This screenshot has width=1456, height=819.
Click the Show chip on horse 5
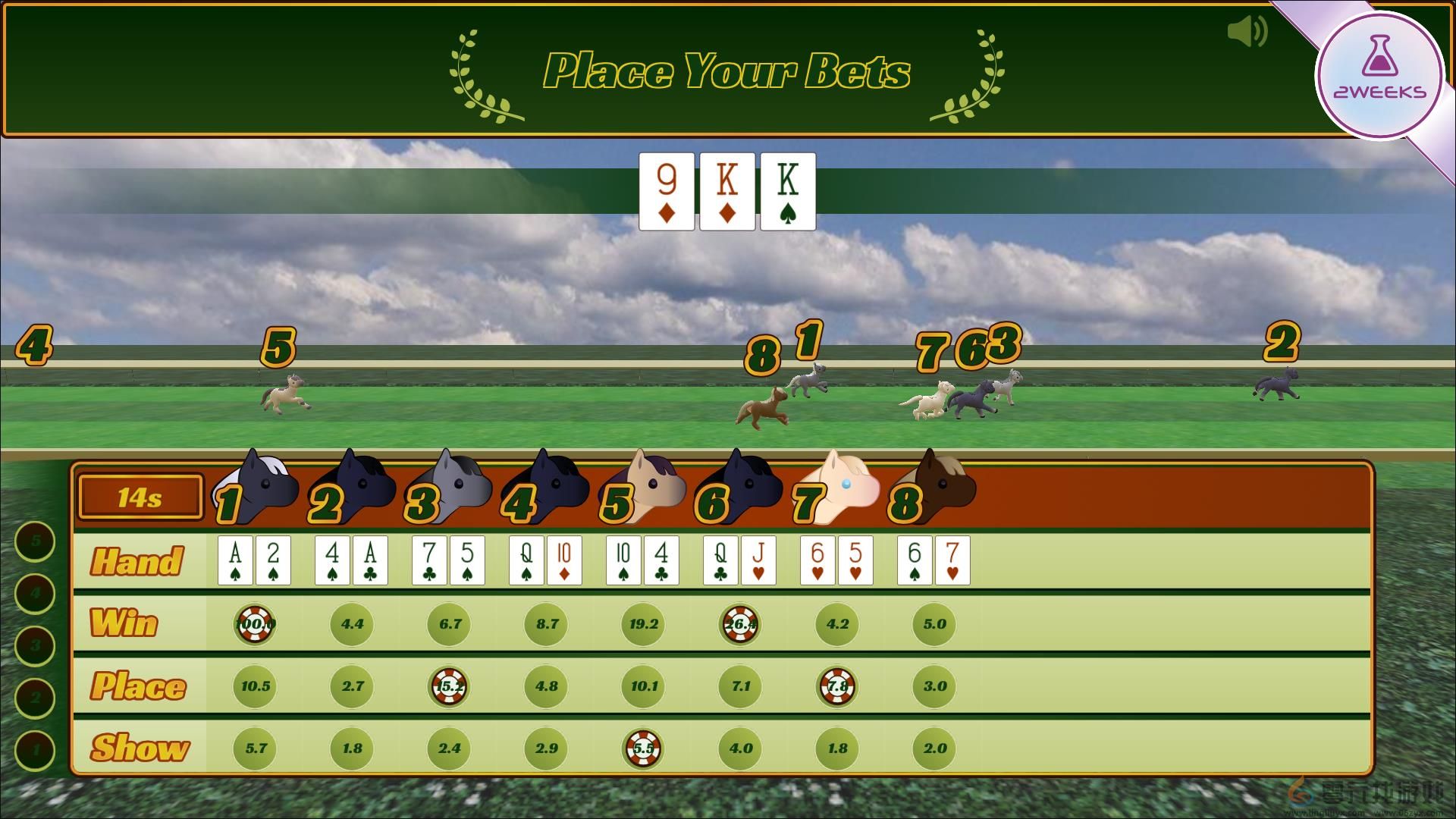(x=643, y=748)
